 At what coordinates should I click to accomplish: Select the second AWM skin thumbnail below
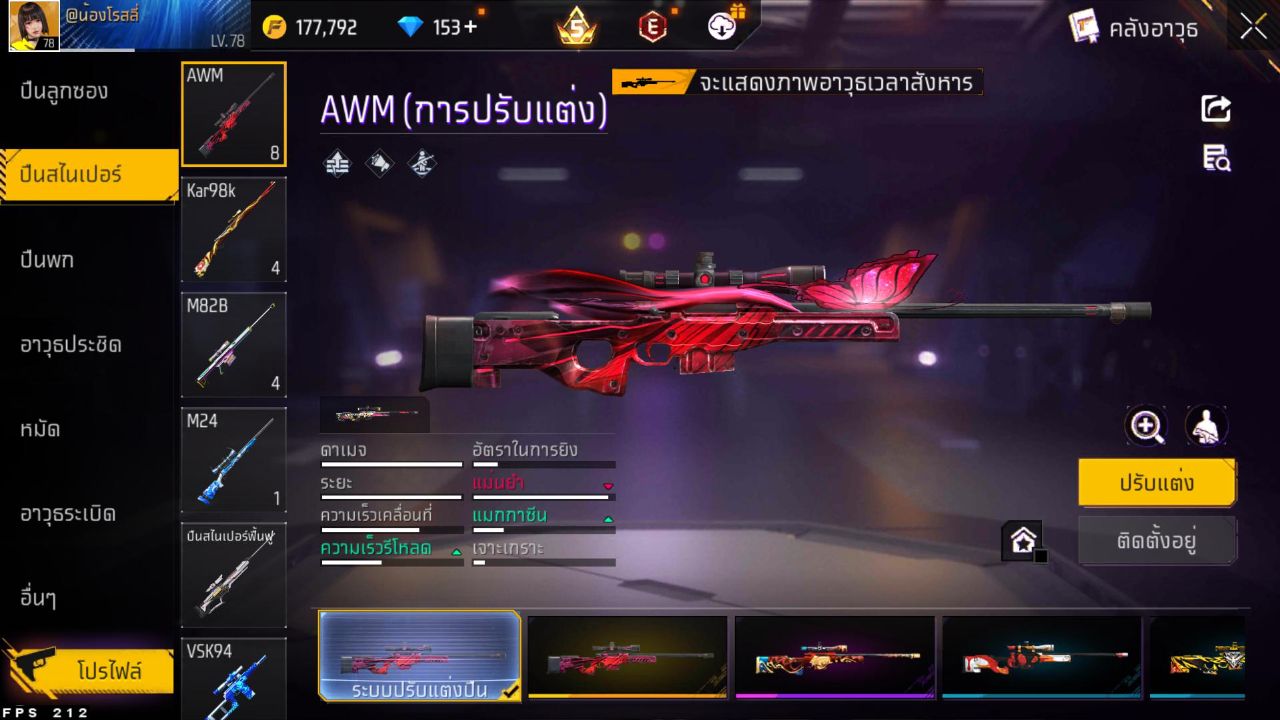628,656
